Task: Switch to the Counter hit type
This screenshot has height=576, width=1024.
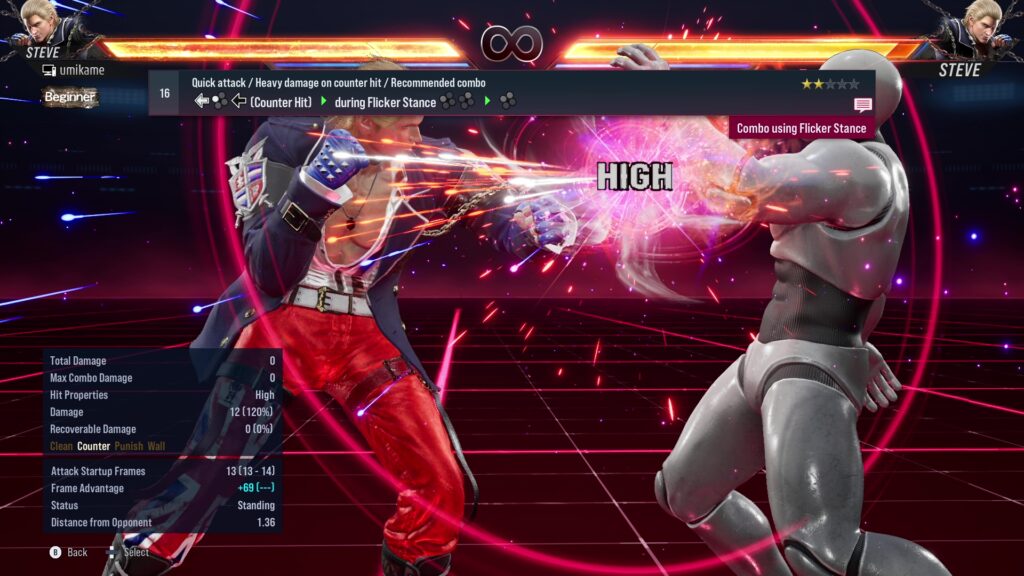Action: click(94, 446)
